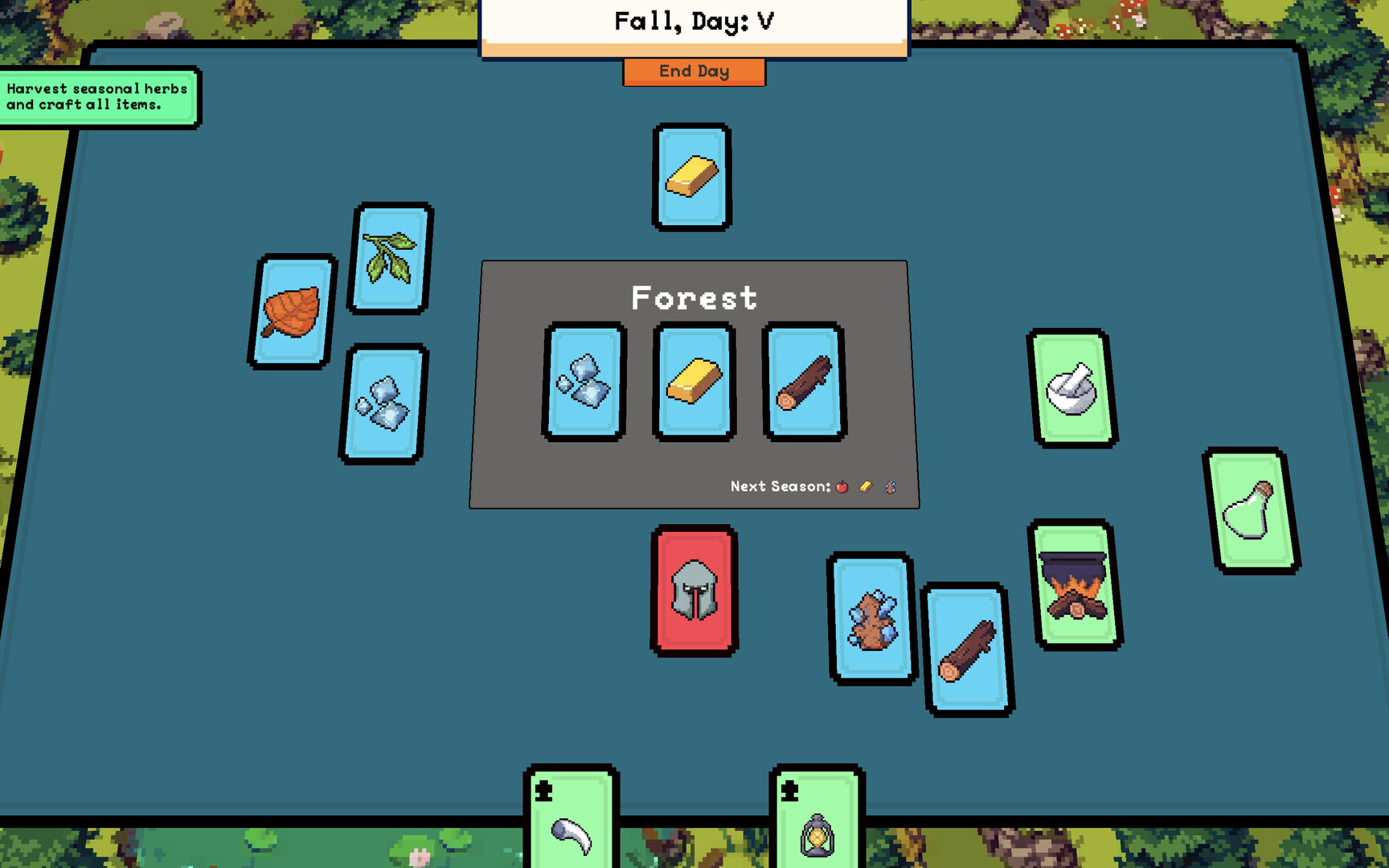Screen dimensions: 1389x868
Task: Click the apple icon in Next Season preview
Action: pos(842,486)
